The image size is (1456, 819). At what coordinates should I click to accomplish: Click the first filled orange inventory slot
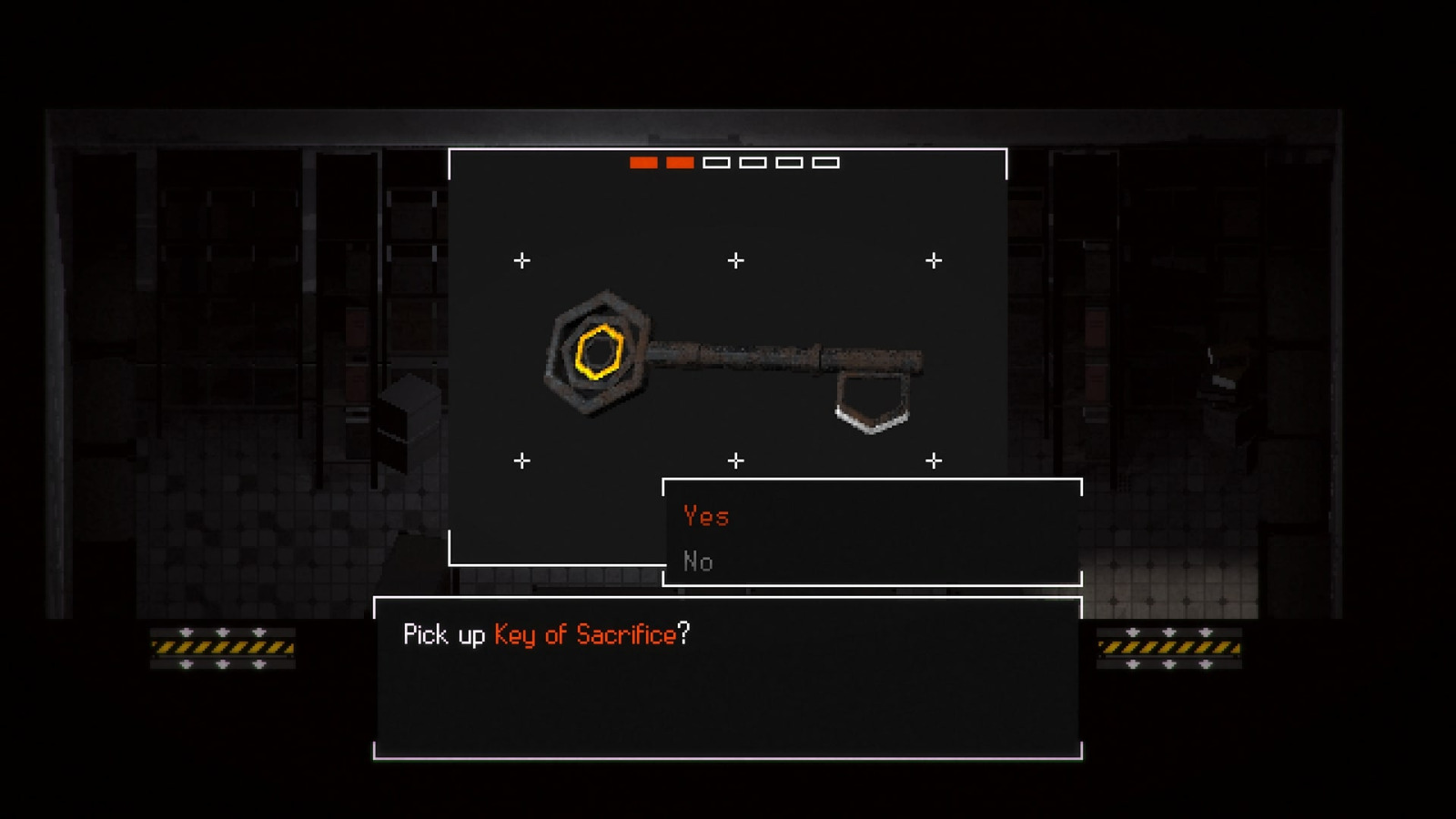pyautogui.click(x=644, y=164)
